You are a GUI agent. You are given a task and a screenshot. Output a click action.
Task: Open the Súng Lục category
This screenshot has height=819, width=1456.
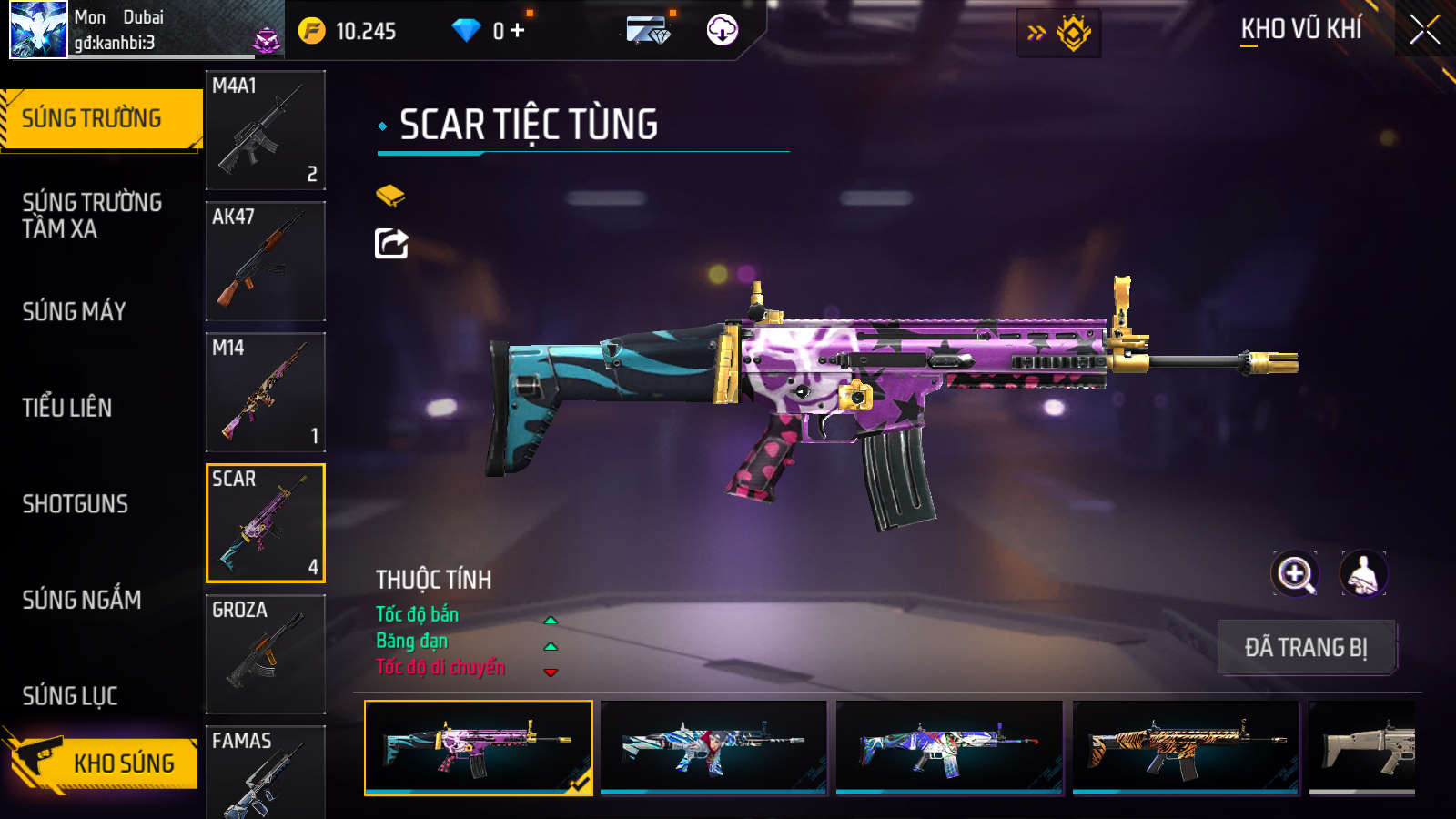point(70,696)
